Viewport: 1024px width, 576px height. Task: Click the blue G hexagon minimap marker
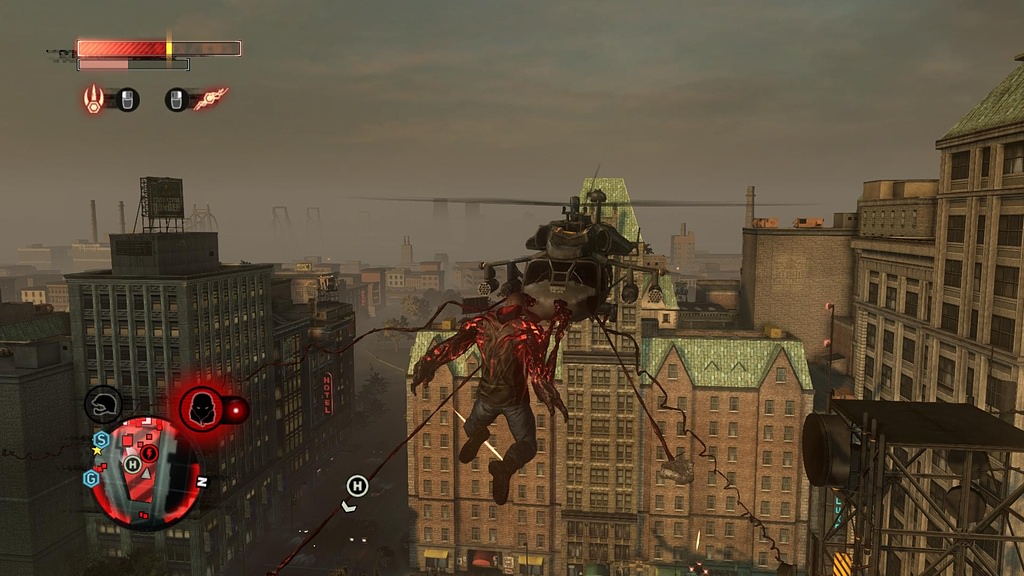tap(91, 478)
